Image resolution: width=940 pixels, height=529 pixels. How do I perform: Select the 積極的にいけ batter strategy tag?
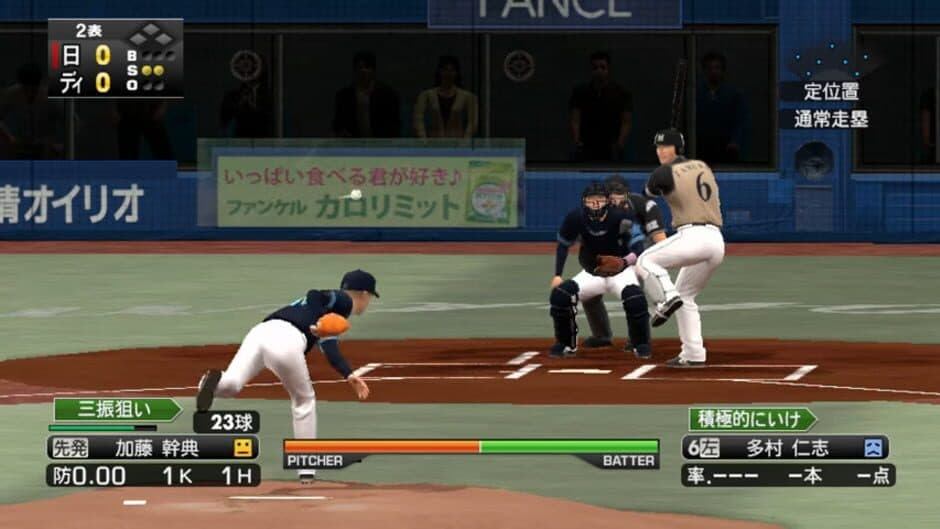[751, 419]
